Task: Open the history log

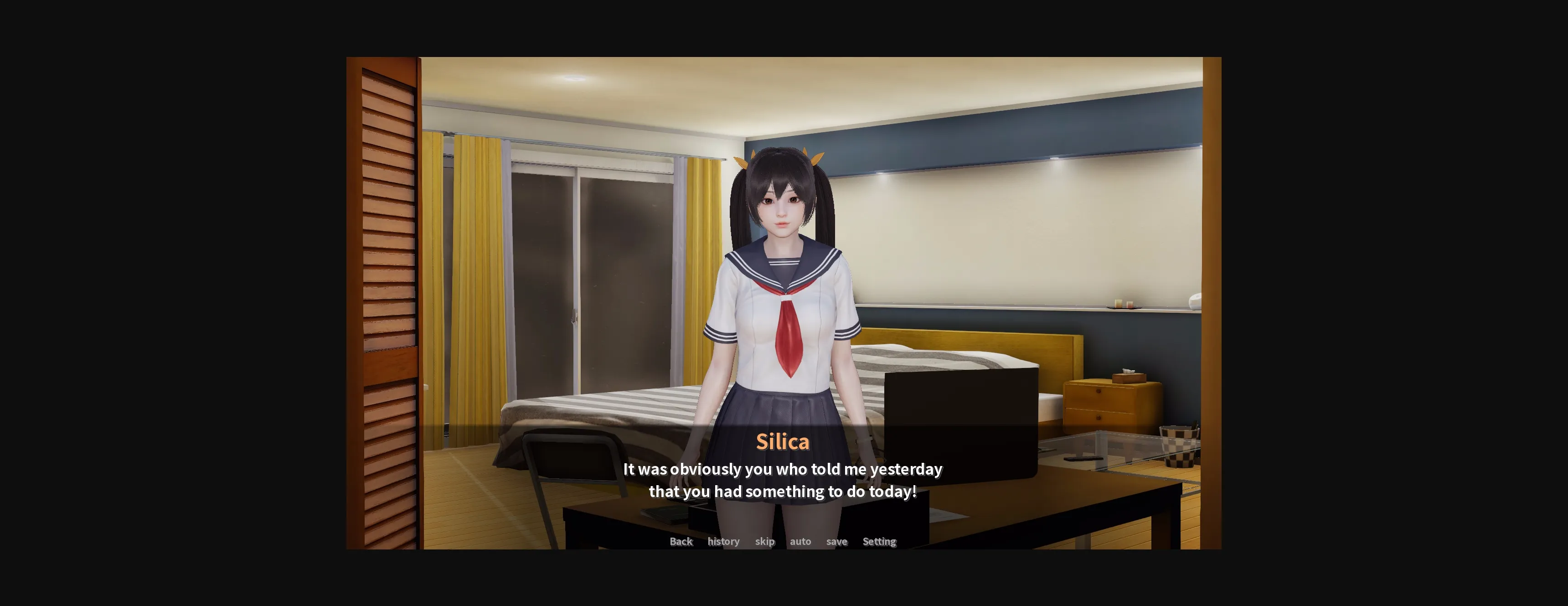Action: [723, 541]
